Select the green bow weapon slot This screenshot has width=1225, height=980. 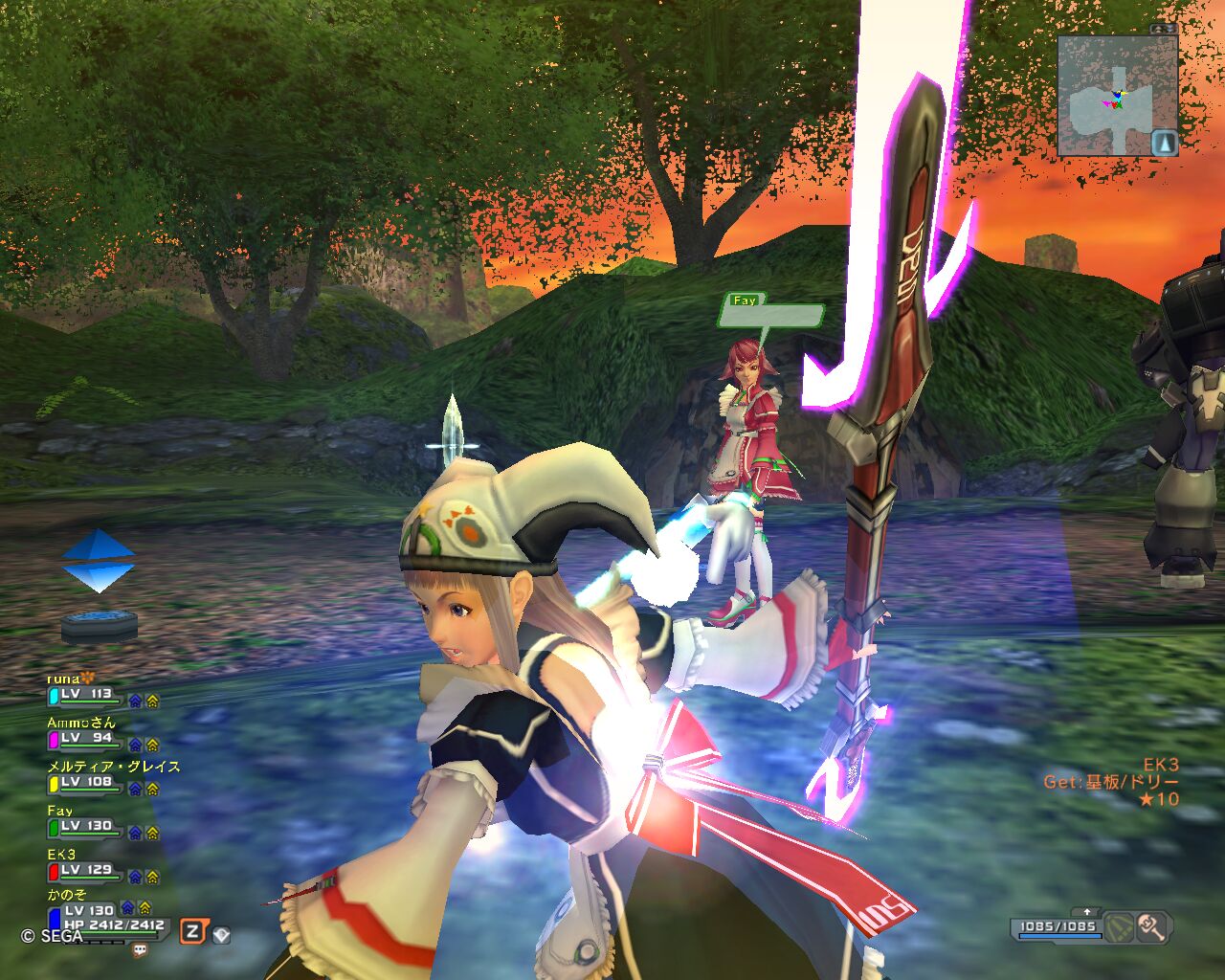1120,926
